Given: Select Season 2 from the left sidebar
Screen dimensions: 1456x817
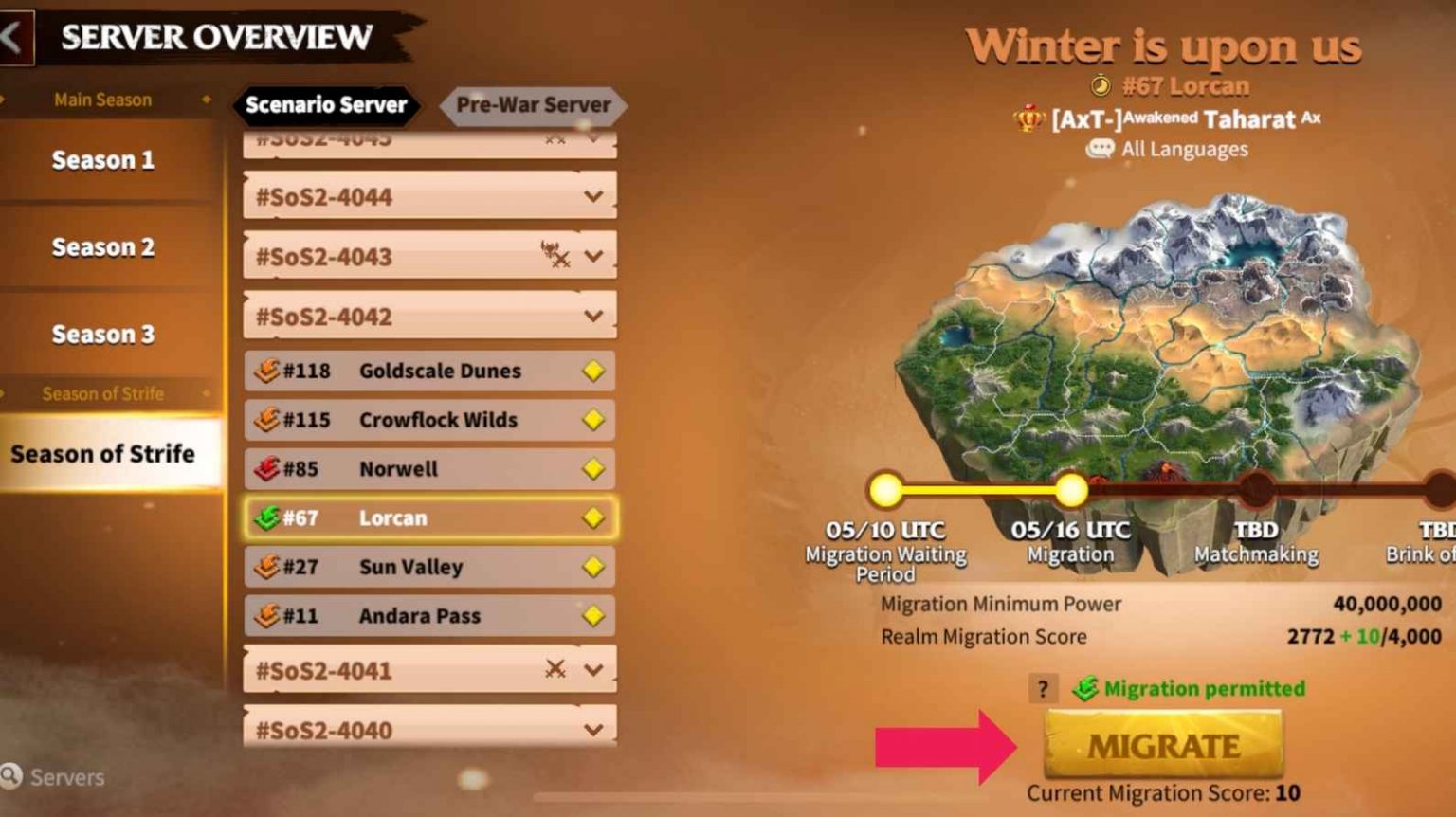Looking at the screenshot, I should click(x=101, y=247).
